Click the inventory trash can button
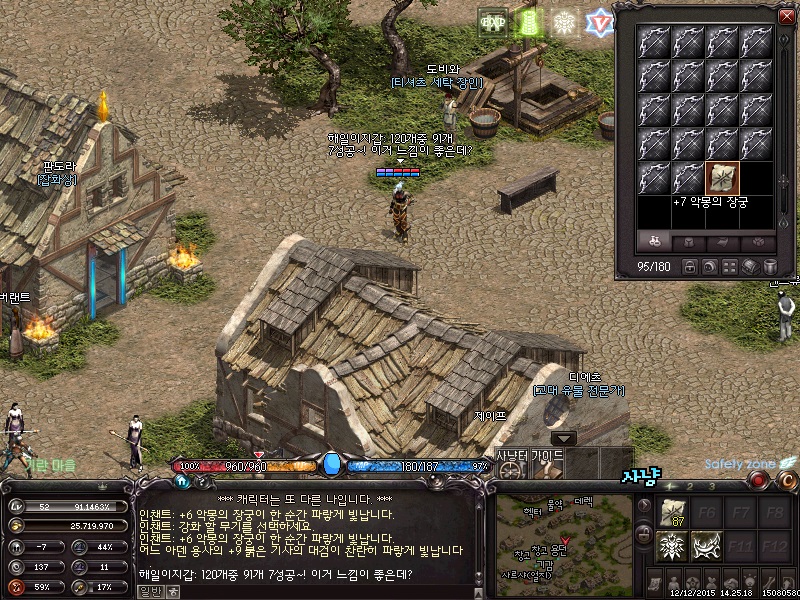Image resolution: width=800 pixels, height=600 pixels. point(770,267)
